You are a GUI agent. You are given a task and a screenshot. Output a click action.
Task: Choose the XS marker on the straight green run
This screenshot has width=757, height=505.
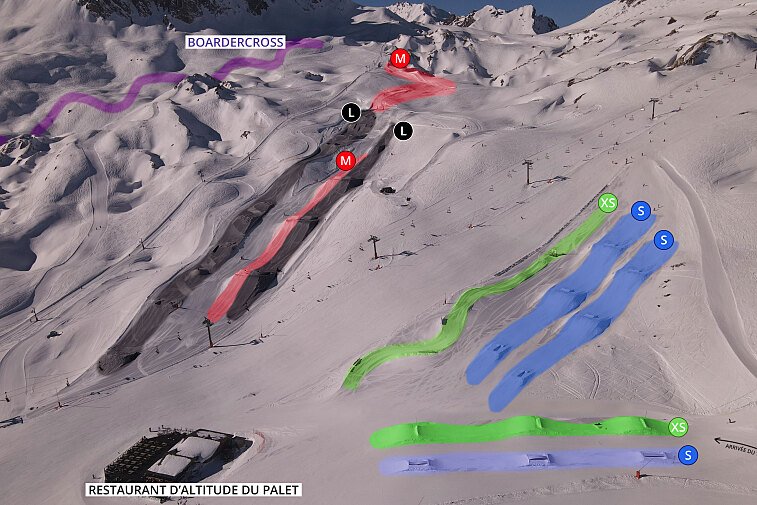(678, 428)
